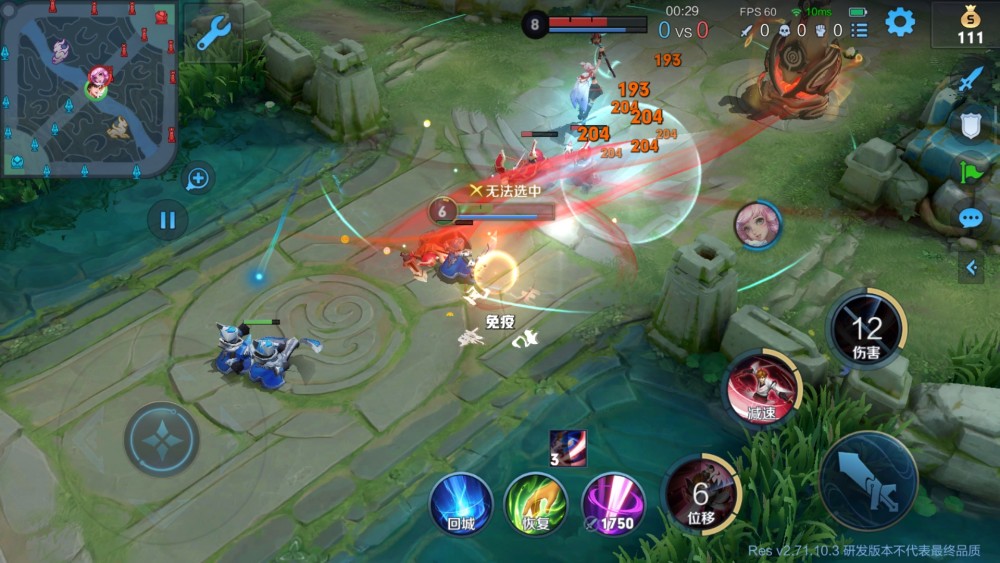
Task: Select the pink-haired hero target portrait
Action: pyautogui.click(x=758, y=224)
